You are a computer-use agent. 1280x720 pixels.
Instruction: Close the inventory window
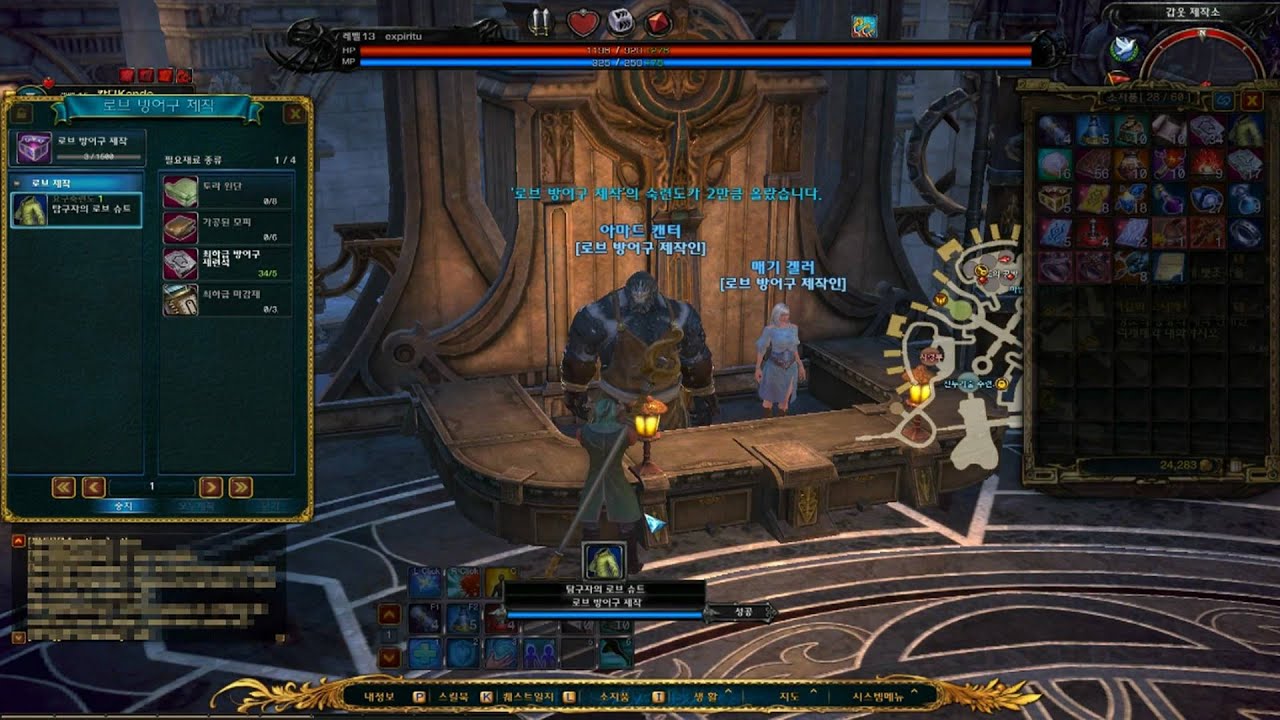pos(1252,101)
